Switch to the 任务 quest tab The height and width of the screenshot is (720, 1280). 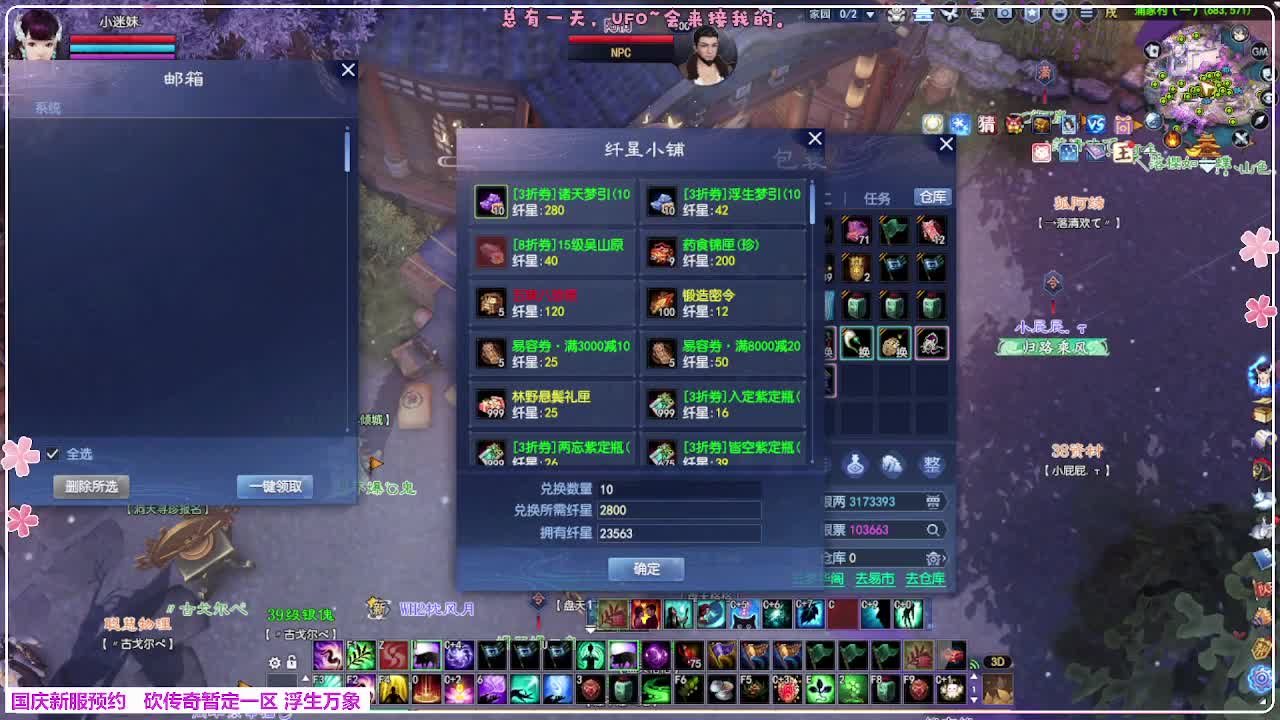[878, 198]
